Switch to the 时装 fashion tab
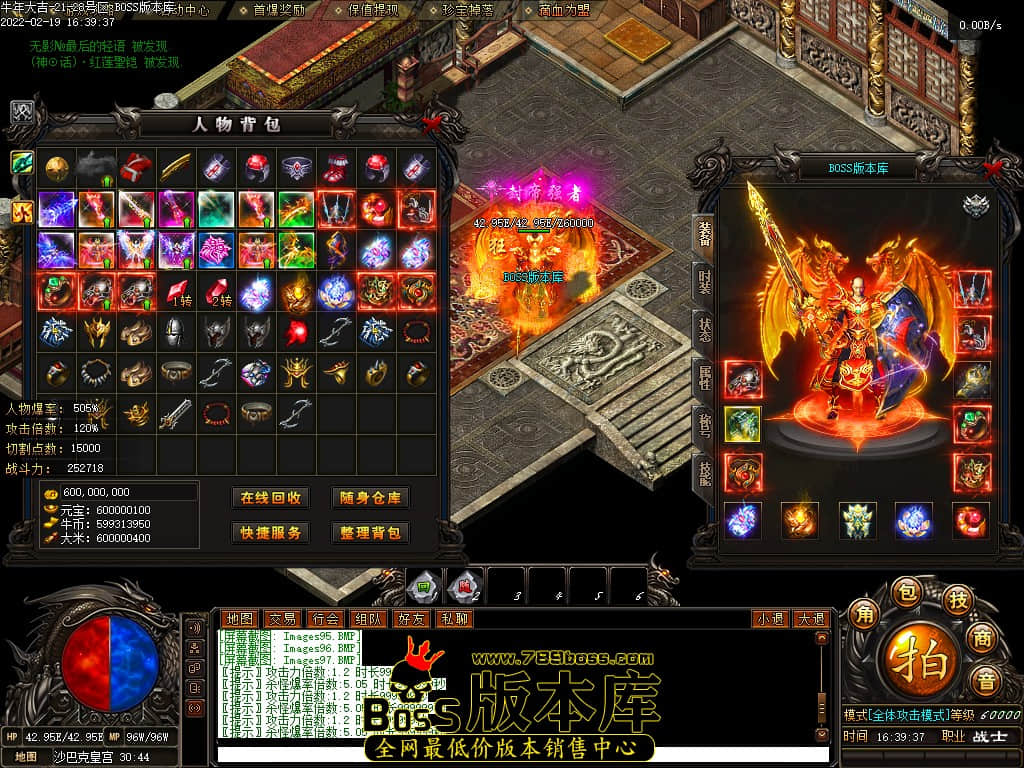This screenshot has width=1024, height=768. click(x=703, y=279)
